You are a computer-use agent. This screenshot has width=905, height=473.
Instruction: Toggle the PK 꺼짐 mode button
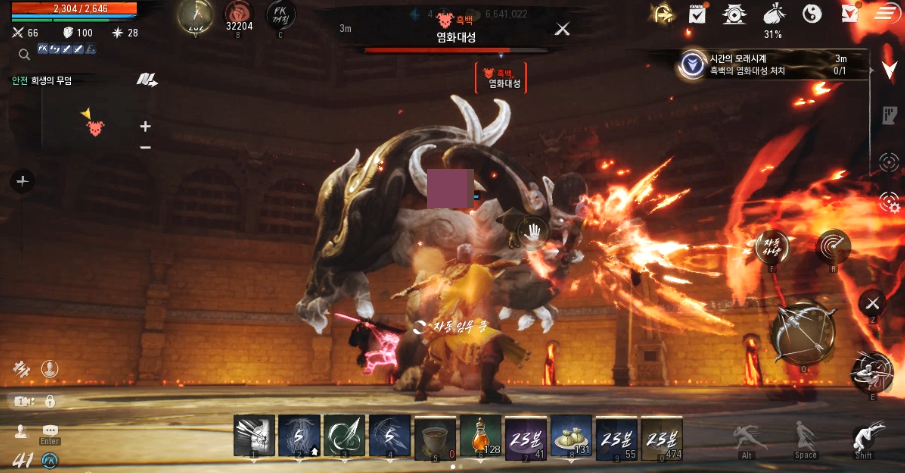(x=280, y=15)
